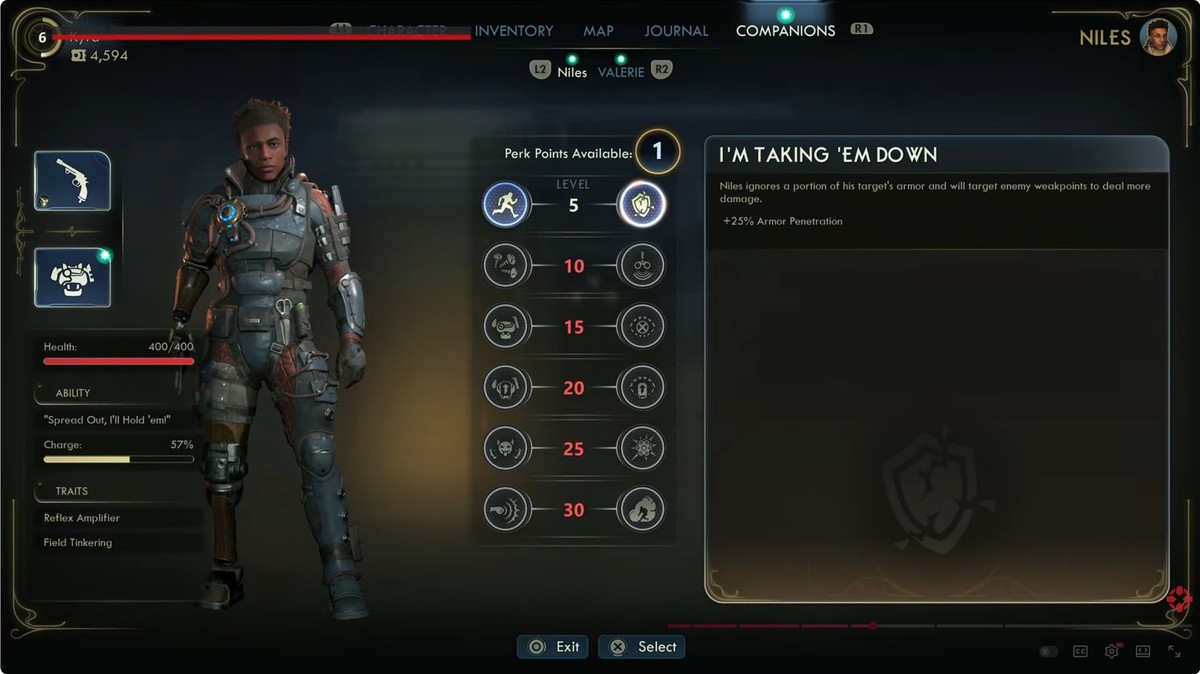Toggle closed captions on the video player
This screenshot has width=1200, height=674.
pos(1080,652)
